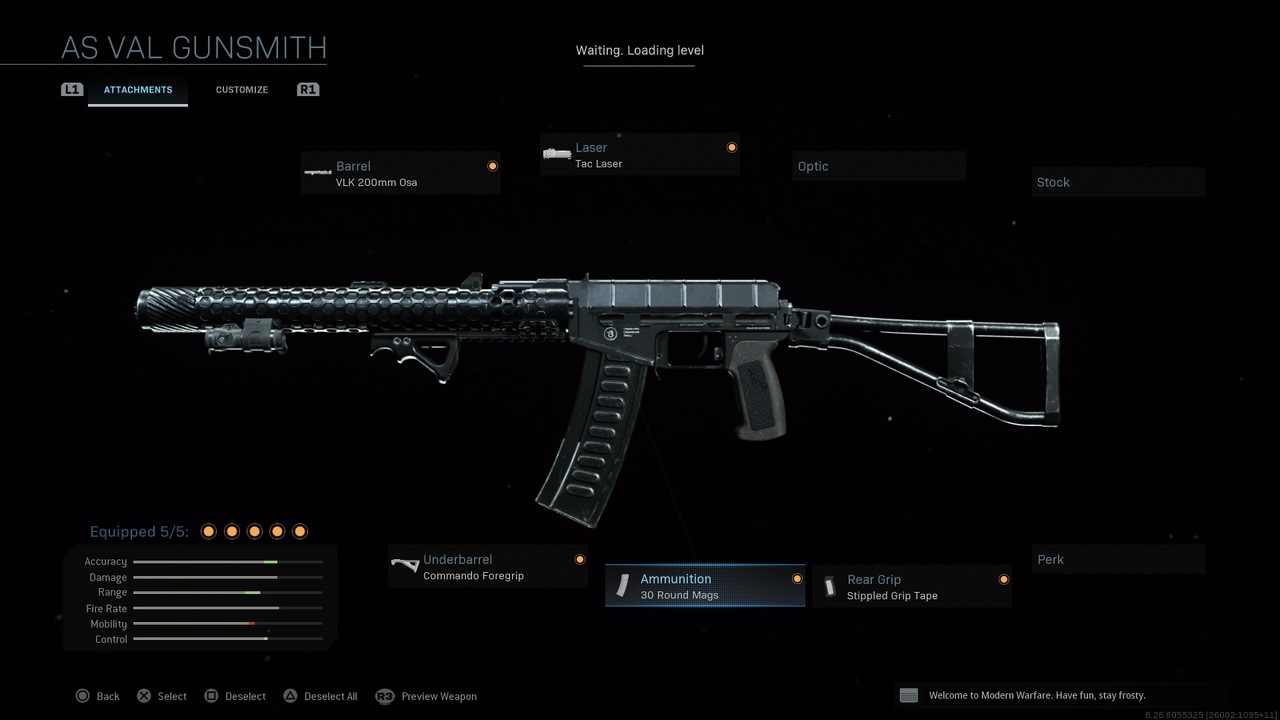Select the Tac Laser attachment icon
Viewport: 1280px width, 720px height.
pyautogui.click(x=557, y=153)
